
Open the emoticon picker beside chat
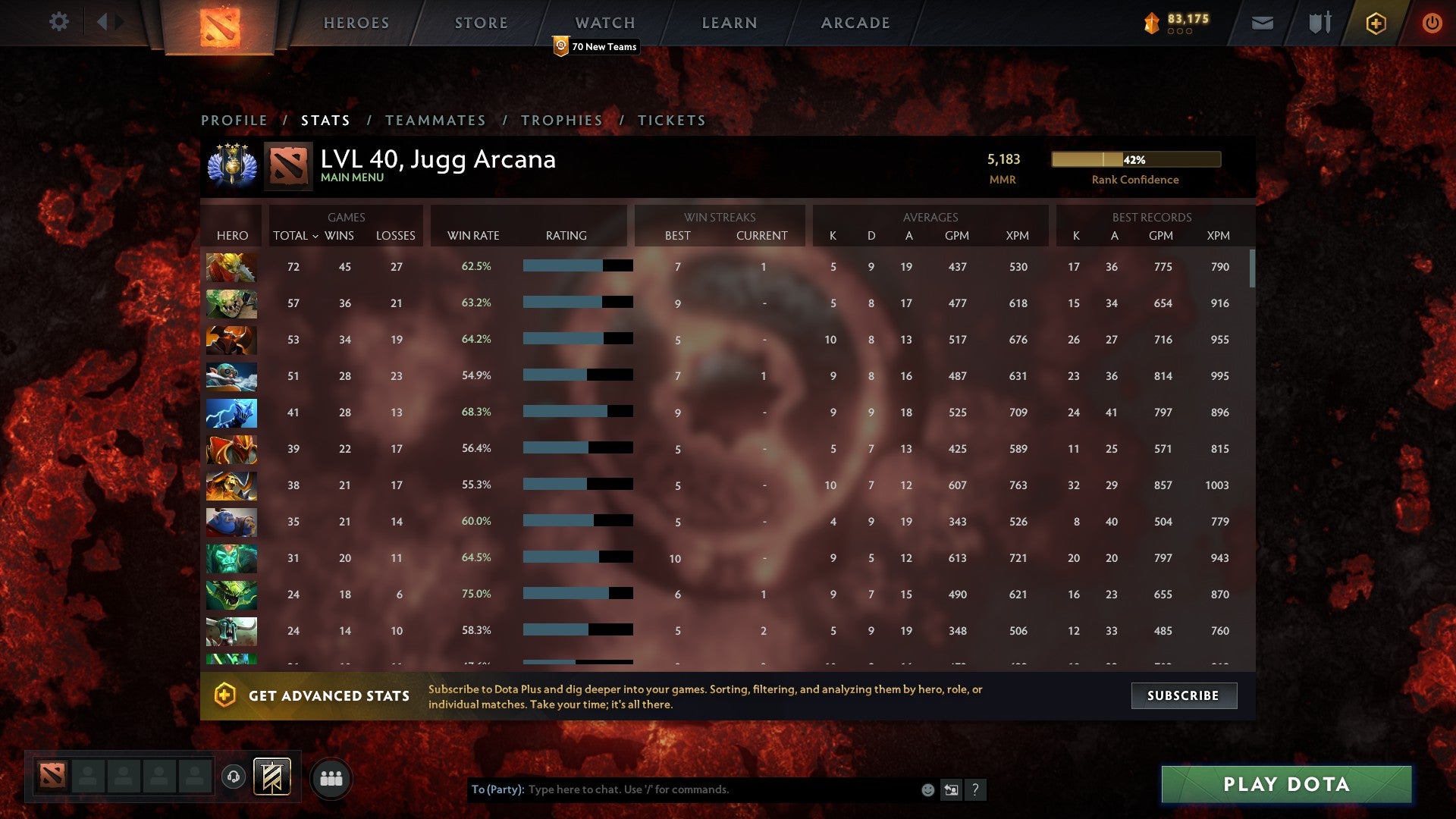click(x=927, y=789)
